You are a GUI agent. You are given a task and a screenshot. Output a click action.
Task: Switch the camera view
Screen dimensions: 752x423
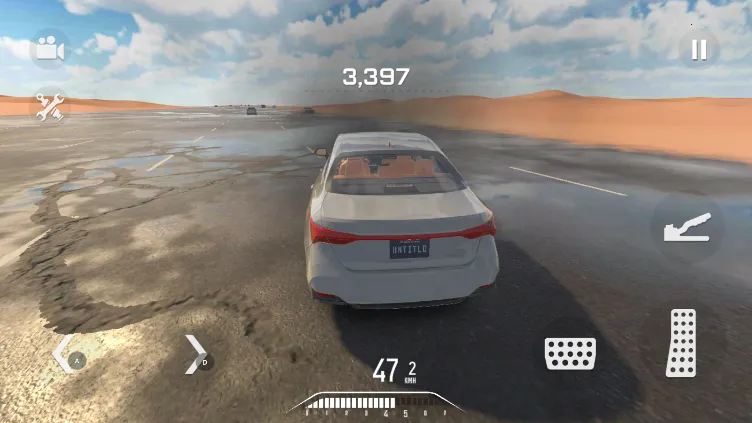click(x=47, y=48)
